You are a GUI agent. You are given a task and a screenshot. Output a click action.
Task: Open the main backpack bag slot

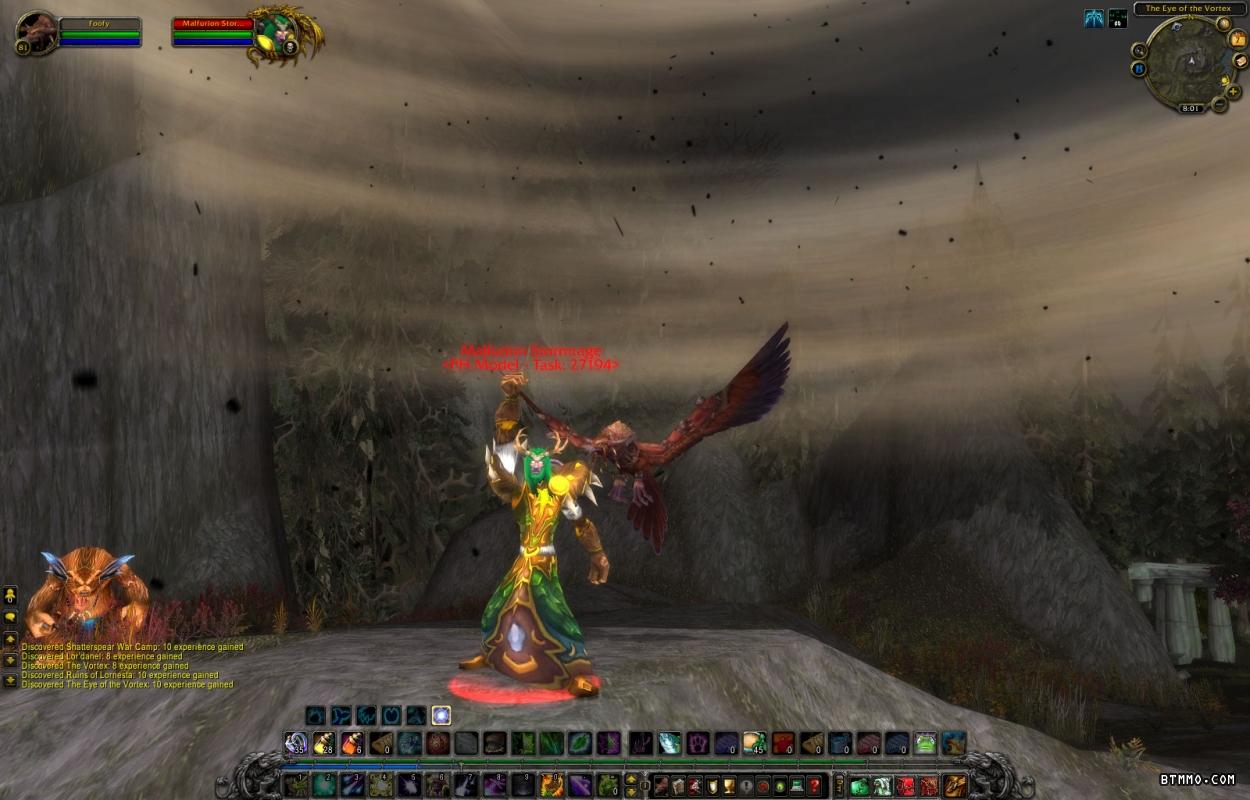(x=955, y=785)
